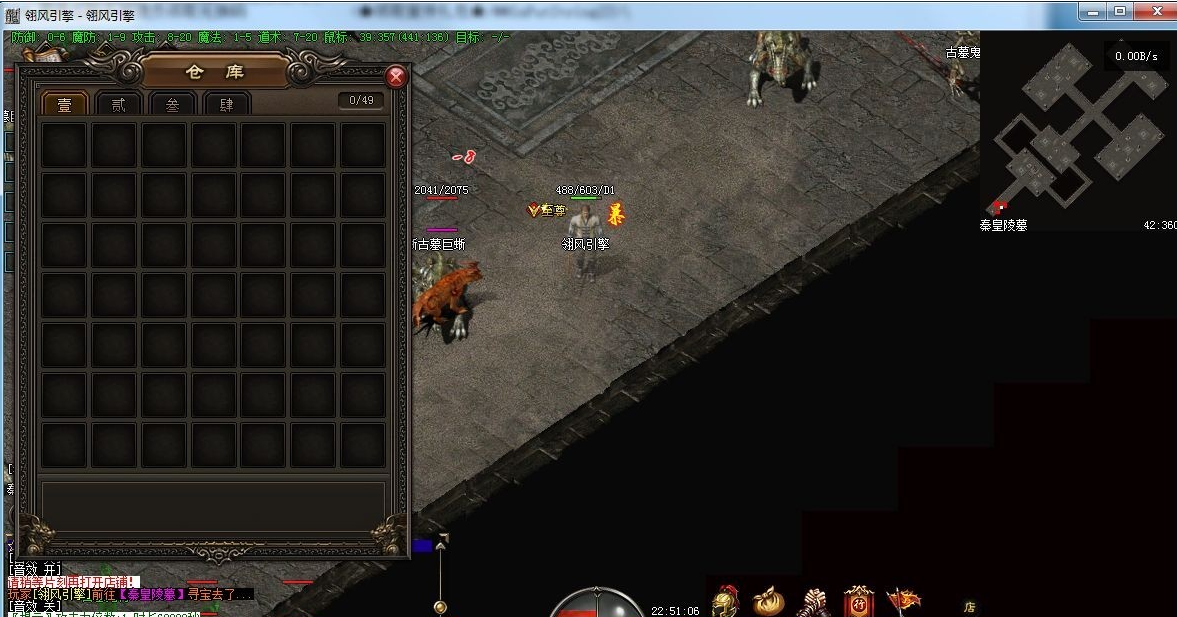Open warehouse page 叁

coord(172,103)
